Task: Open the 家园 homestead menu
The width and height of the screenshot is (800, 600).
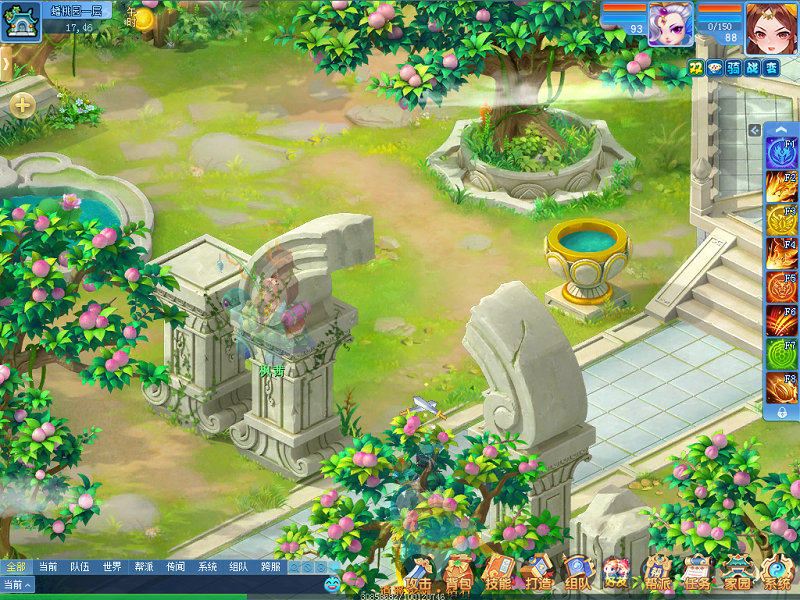Action: pos(737,575)
